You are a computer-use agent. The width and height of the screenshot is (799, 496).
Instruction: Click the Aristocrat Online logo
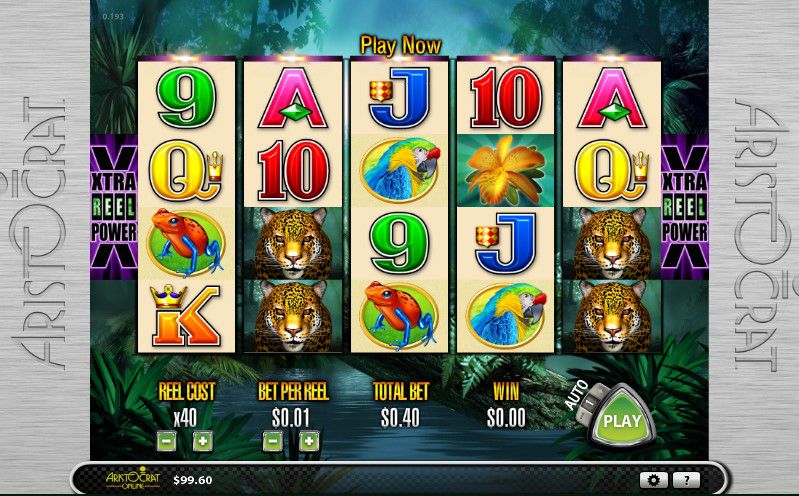click(134, 479)
